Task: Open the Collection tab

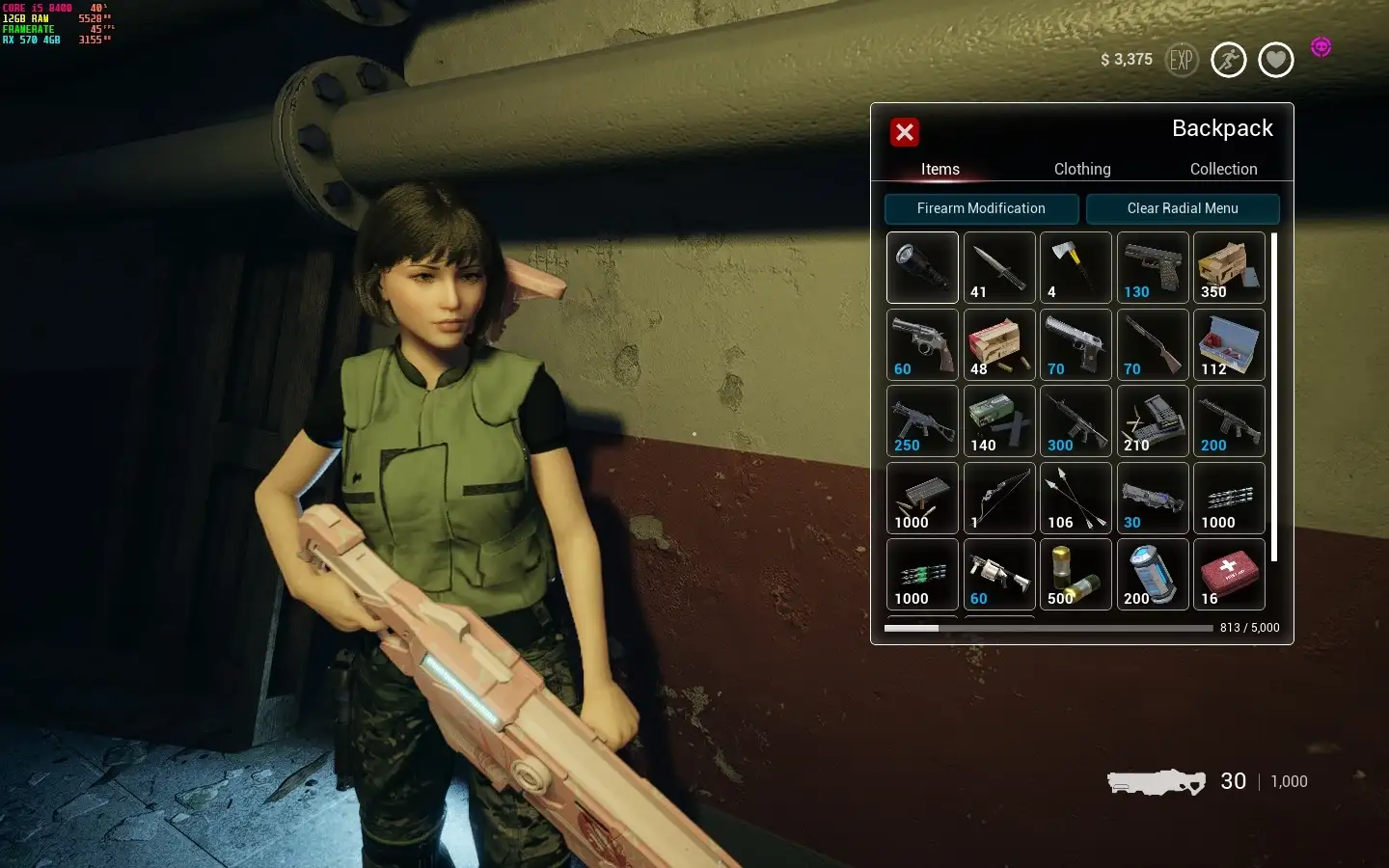Action: 1223,169
